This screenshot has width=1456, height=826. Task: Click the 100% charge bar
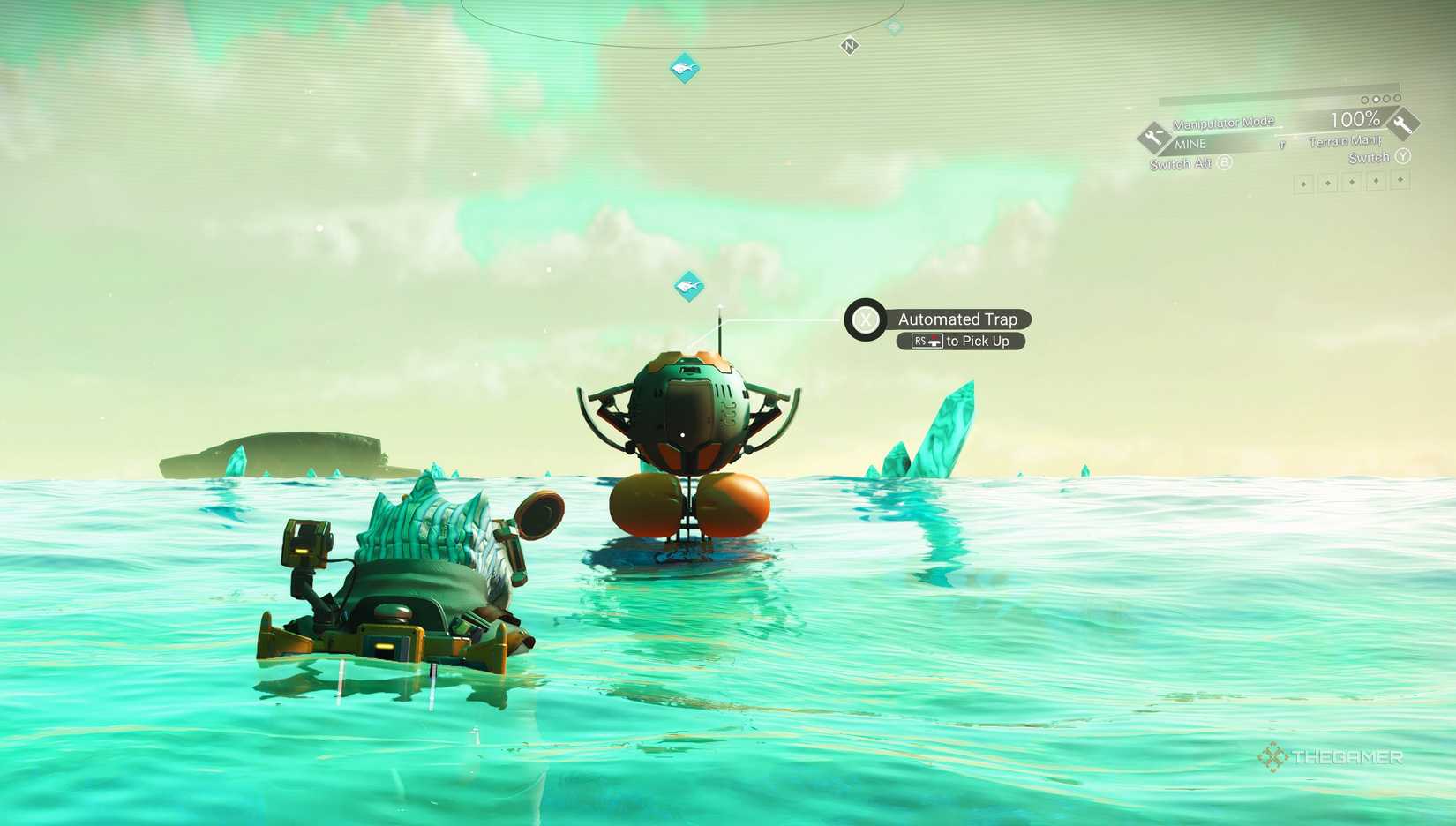coord(1355,118)
